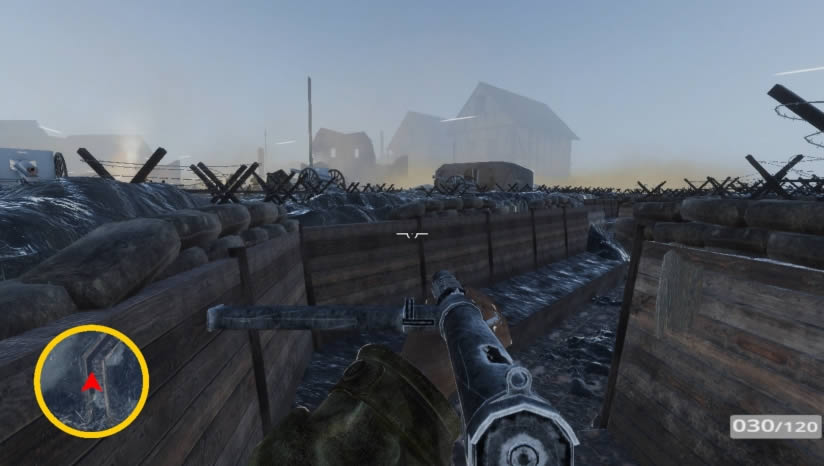Click the circular minimap with yellow border
The image size is (824, 466).
pos(91,381)
